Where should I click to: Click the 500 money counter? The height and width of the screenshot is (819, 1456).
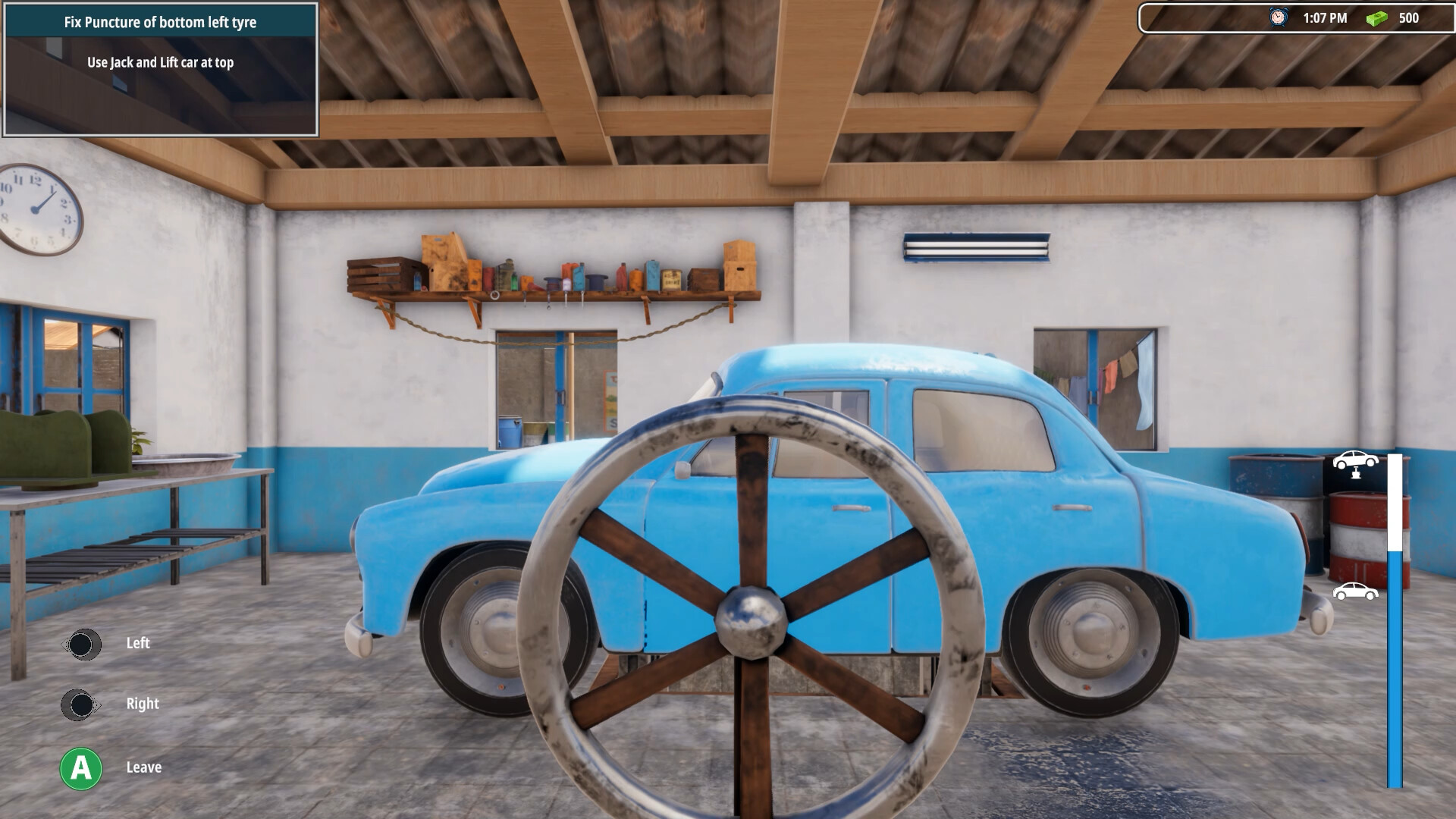pyautogui.click(x=1408, y=17)
